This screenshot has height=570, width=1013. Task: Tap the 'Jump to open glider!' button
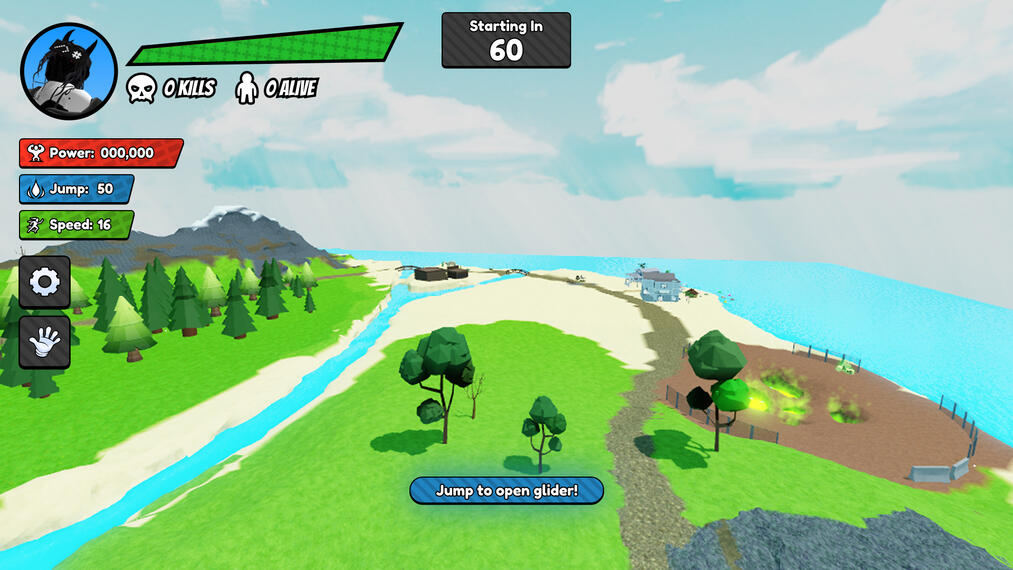click(x=506, y=490)
